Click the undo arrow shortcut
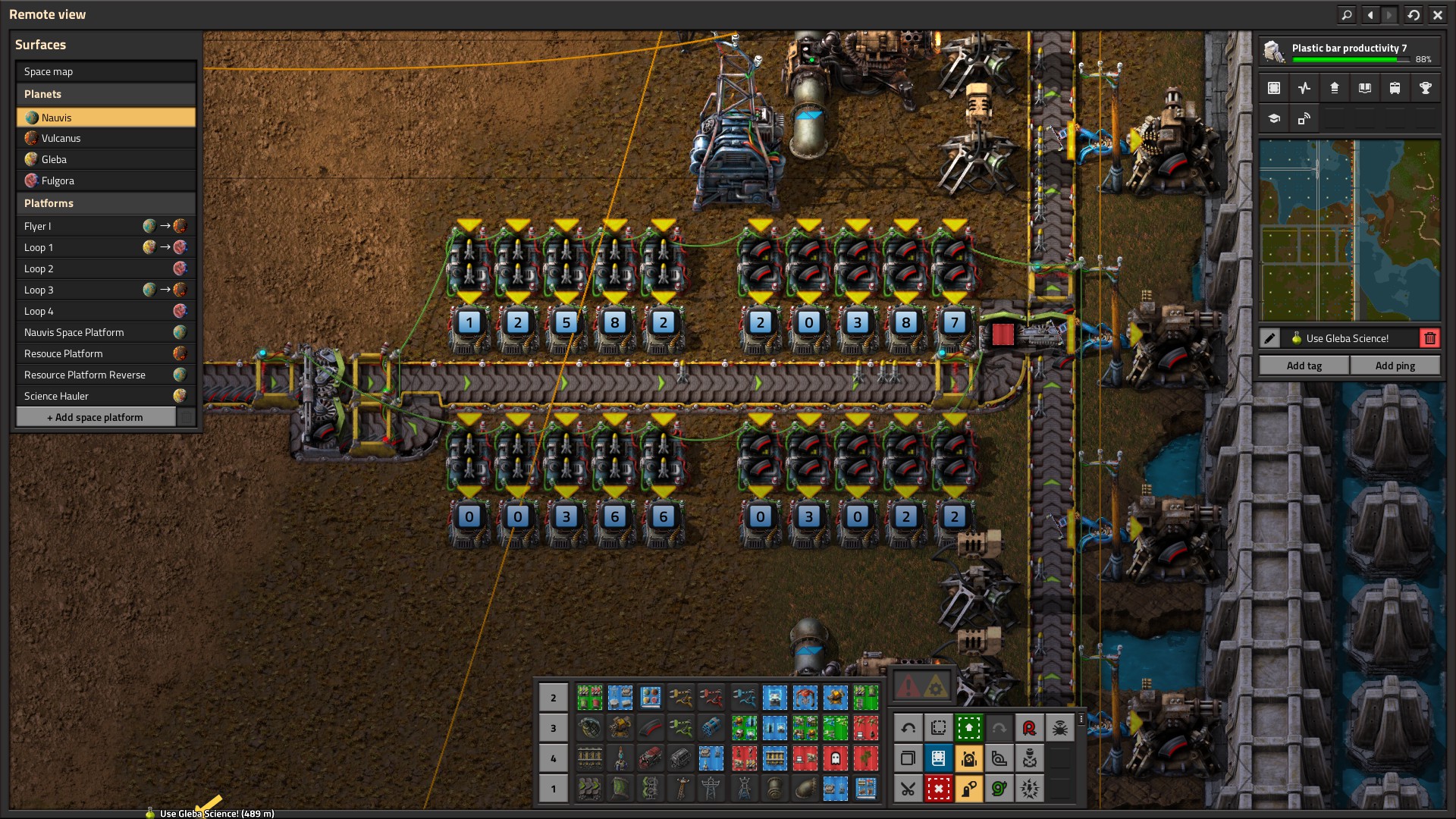Screen dimensions: 1456x819 point(908,728)
